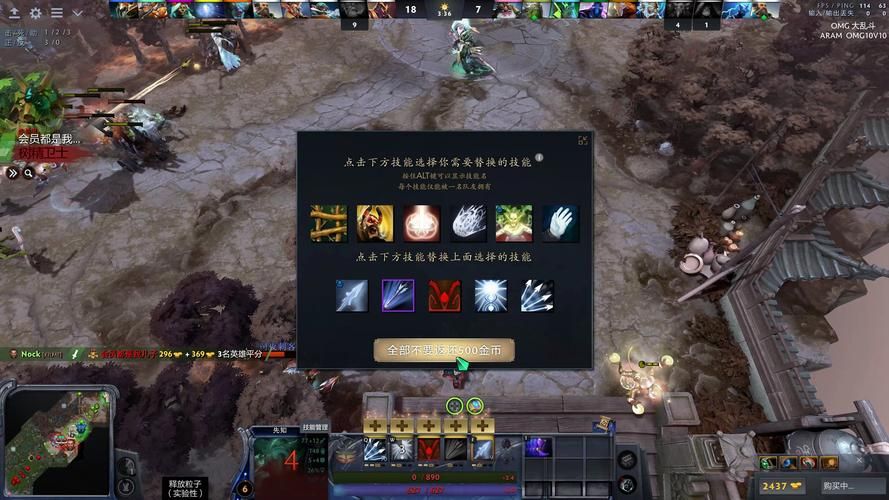This screenshot has width=889, height=500.
Task: Choose the horned warrior ability icon
Action: coord(374,223)
